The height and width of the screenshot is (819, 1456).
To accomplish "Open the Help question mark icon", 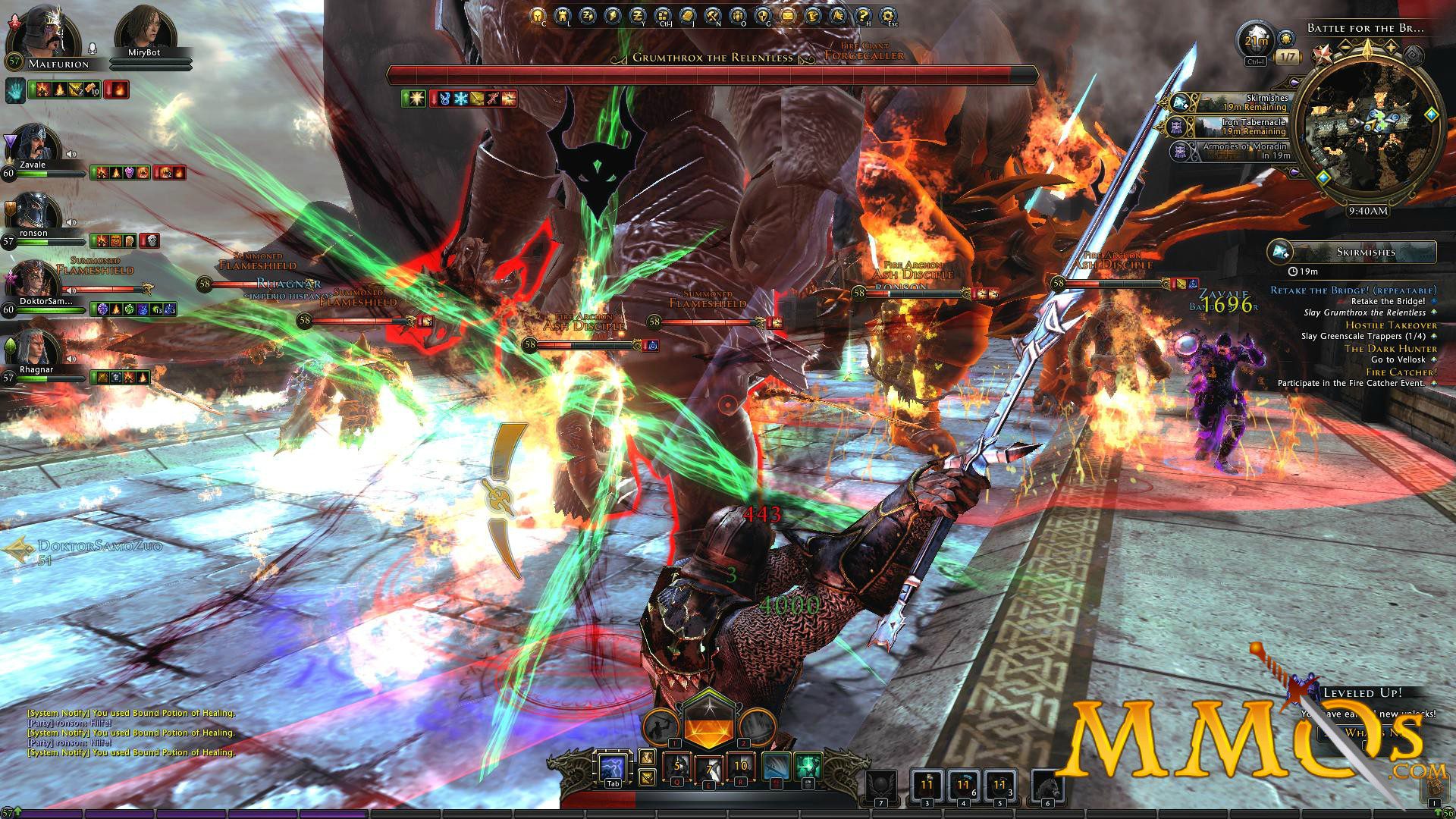I will point(864,14).
